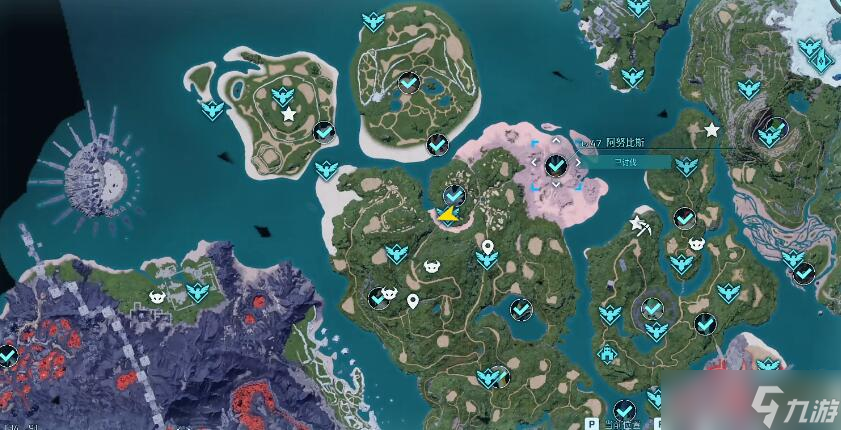Select the castle tower map icon

pos(607,354)
